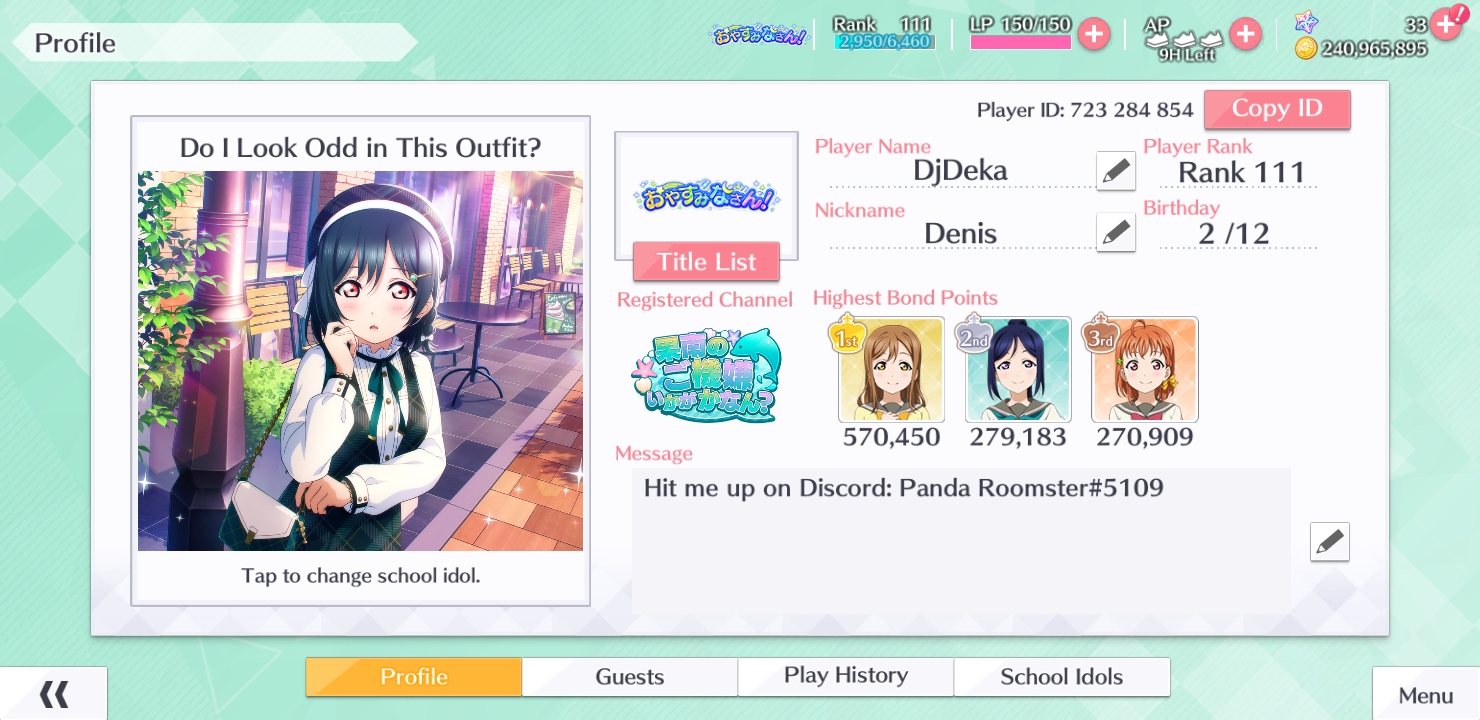
Task: Select the 3rd place bond idol icon
Action: click(1145, 370)
